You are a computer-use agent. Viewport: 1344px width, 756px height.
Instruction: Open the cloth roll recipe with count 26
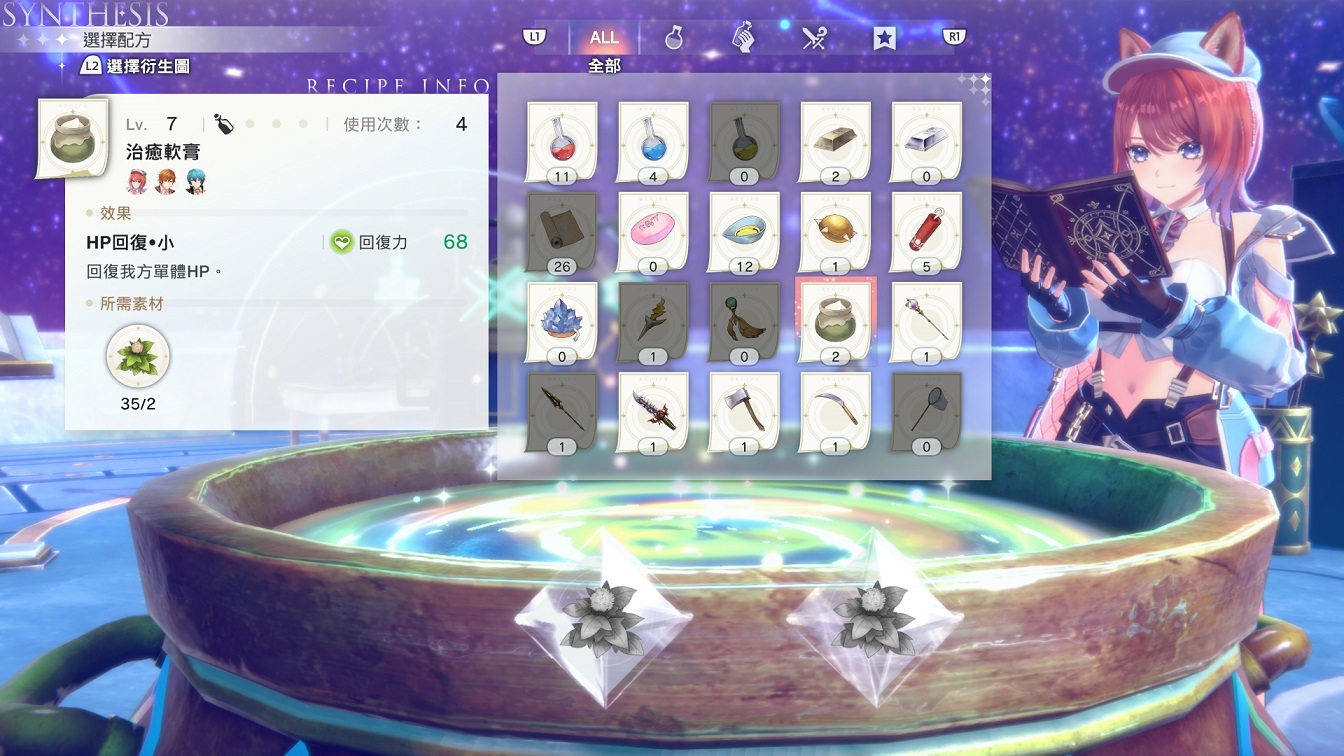[560, 230]
